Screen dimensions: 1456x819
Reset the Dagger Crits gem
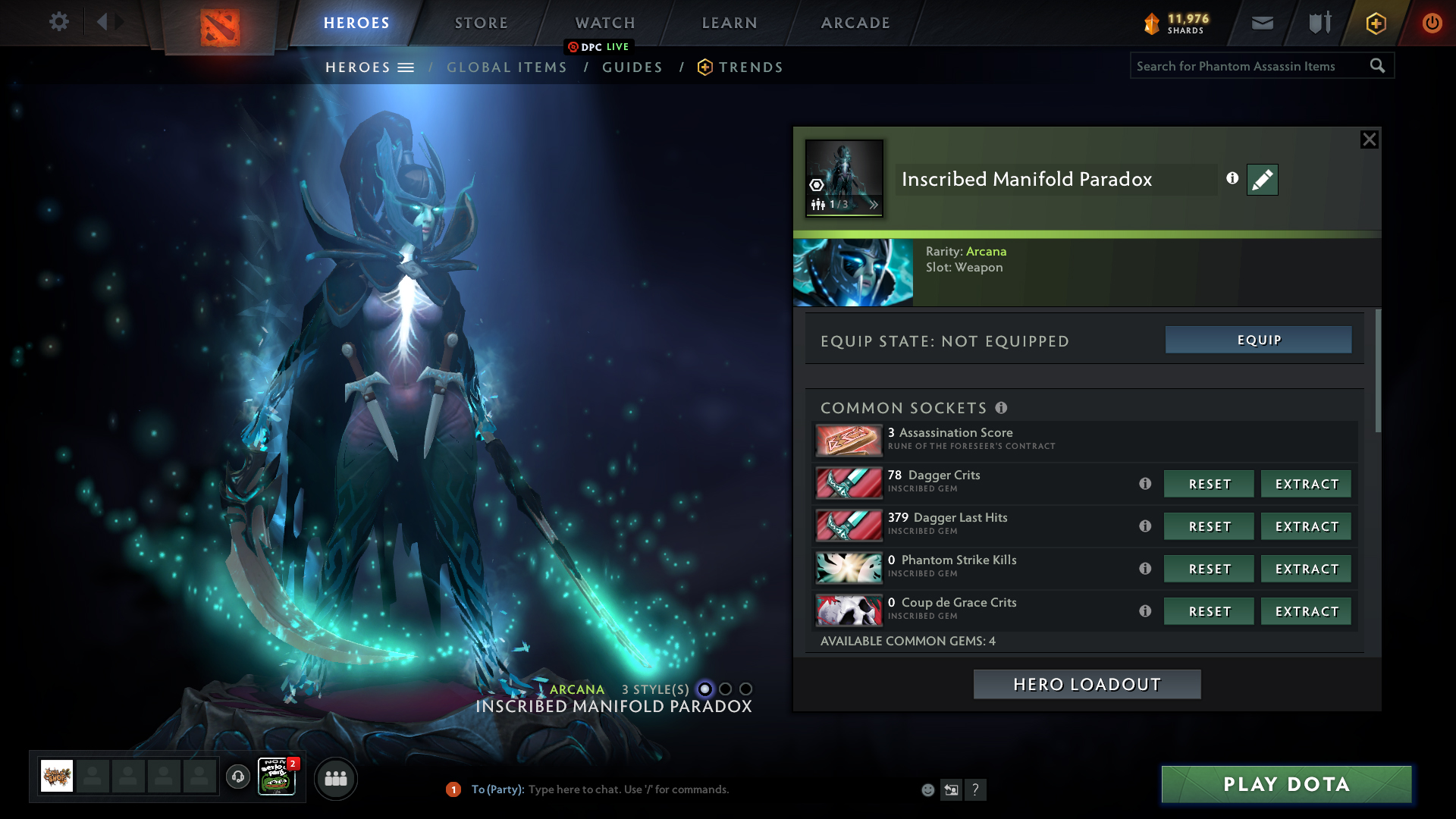point(1209,484)
